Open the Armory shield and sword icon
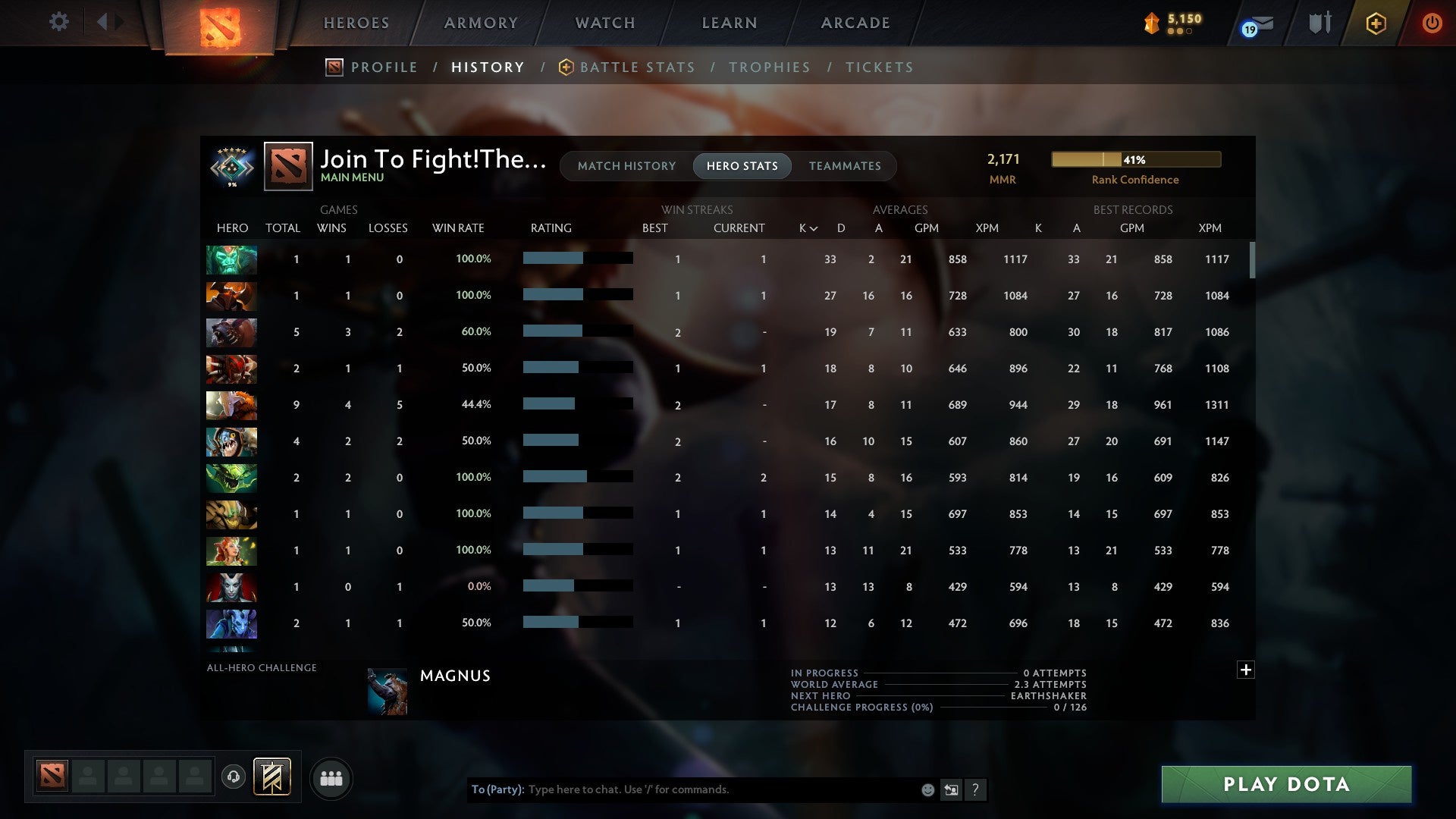1456x819 pixels. (x=1319, y=23)
